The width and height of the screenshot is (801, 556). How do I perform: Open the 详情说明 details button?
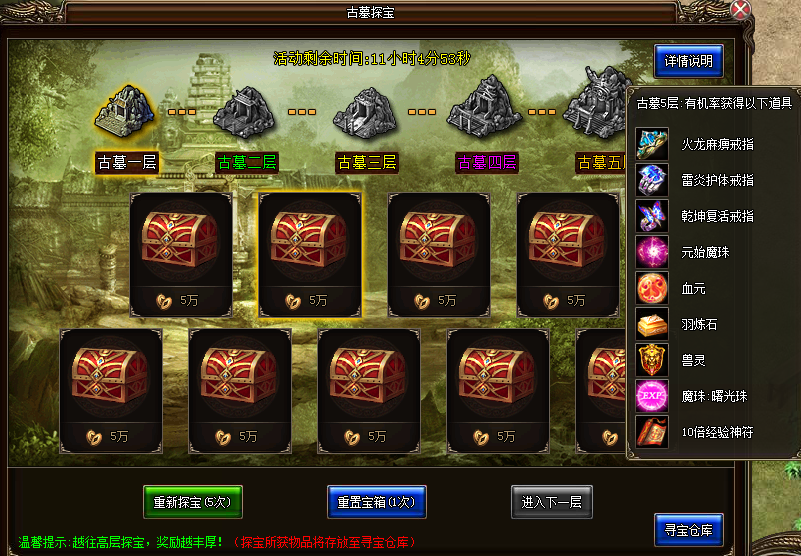click(688, 61)
